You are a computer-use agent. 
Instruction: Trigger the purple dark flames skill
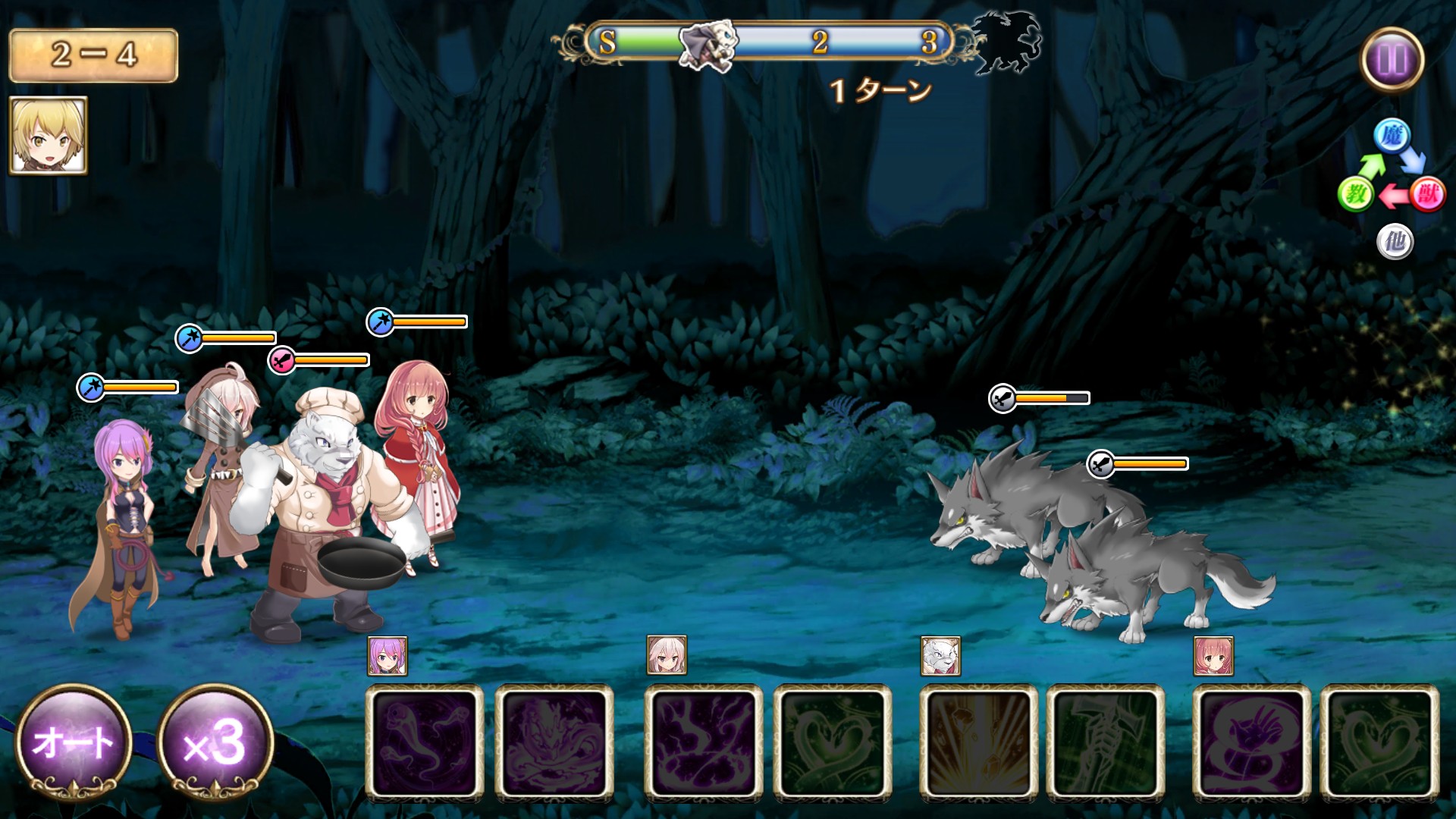click(704, 742)
